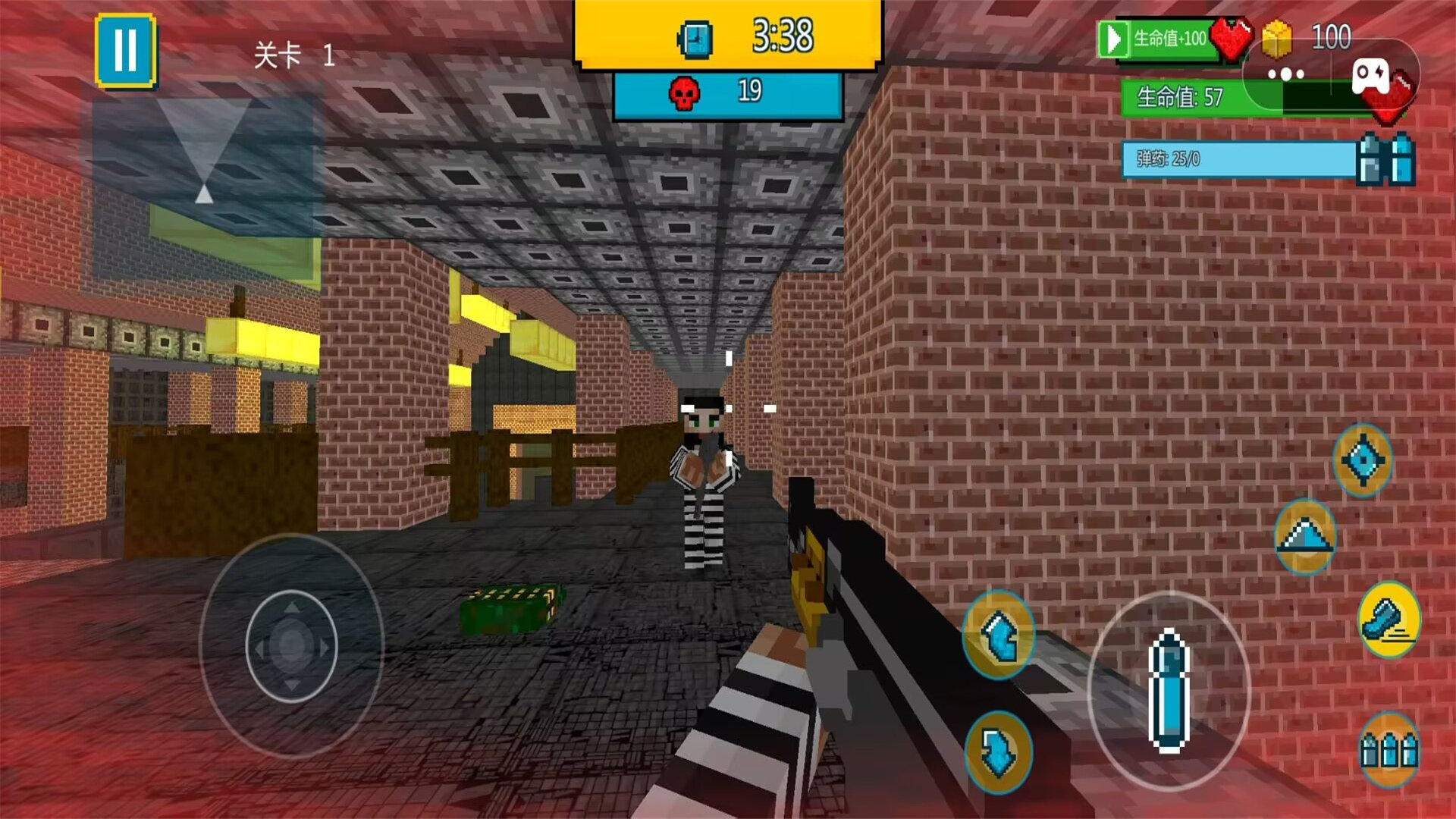Tap the gold cube currency icon
This screenshot has width=1456, height=819.
pyautogui.click(x=1277, y=38)
